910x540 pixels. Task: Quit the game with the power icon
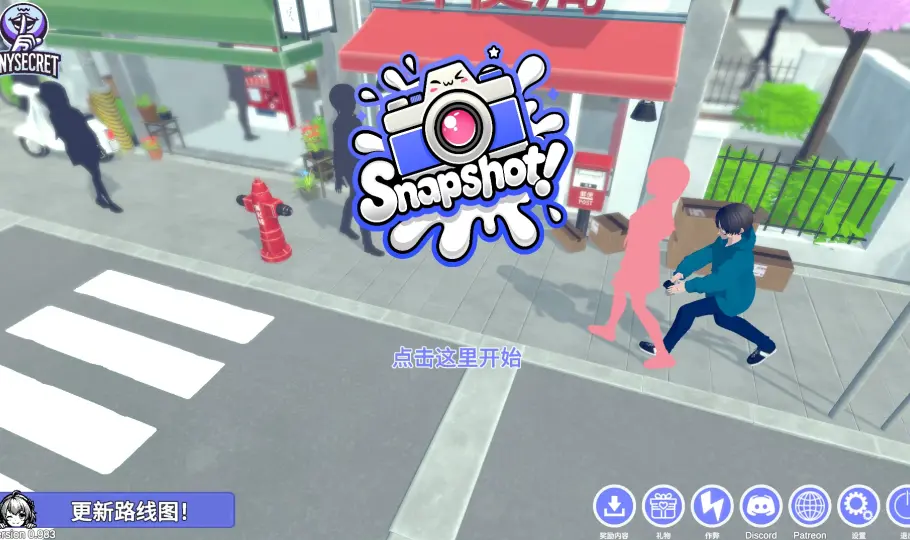pos(900,506)
